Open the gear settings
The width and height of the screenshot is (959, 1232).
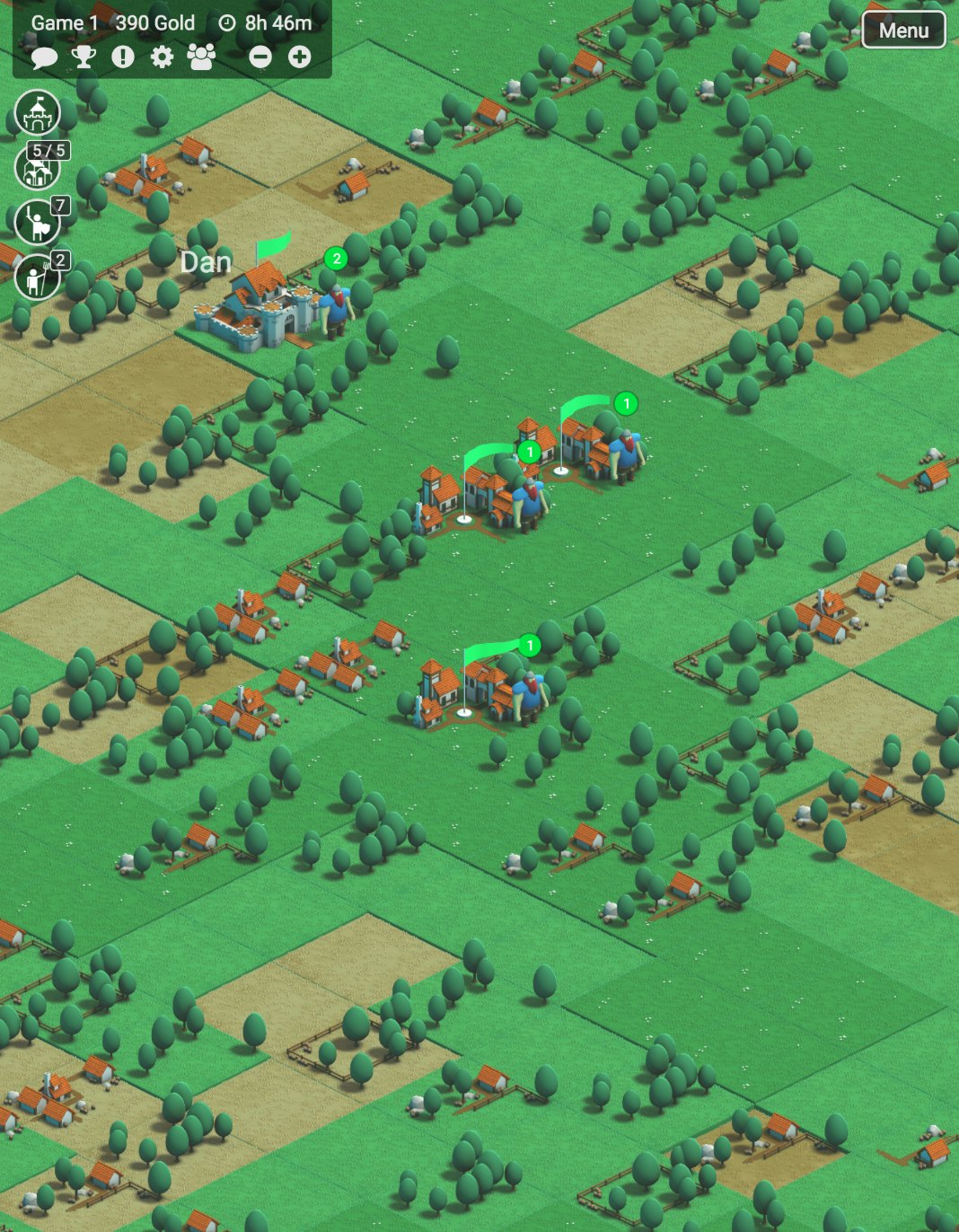162,57
